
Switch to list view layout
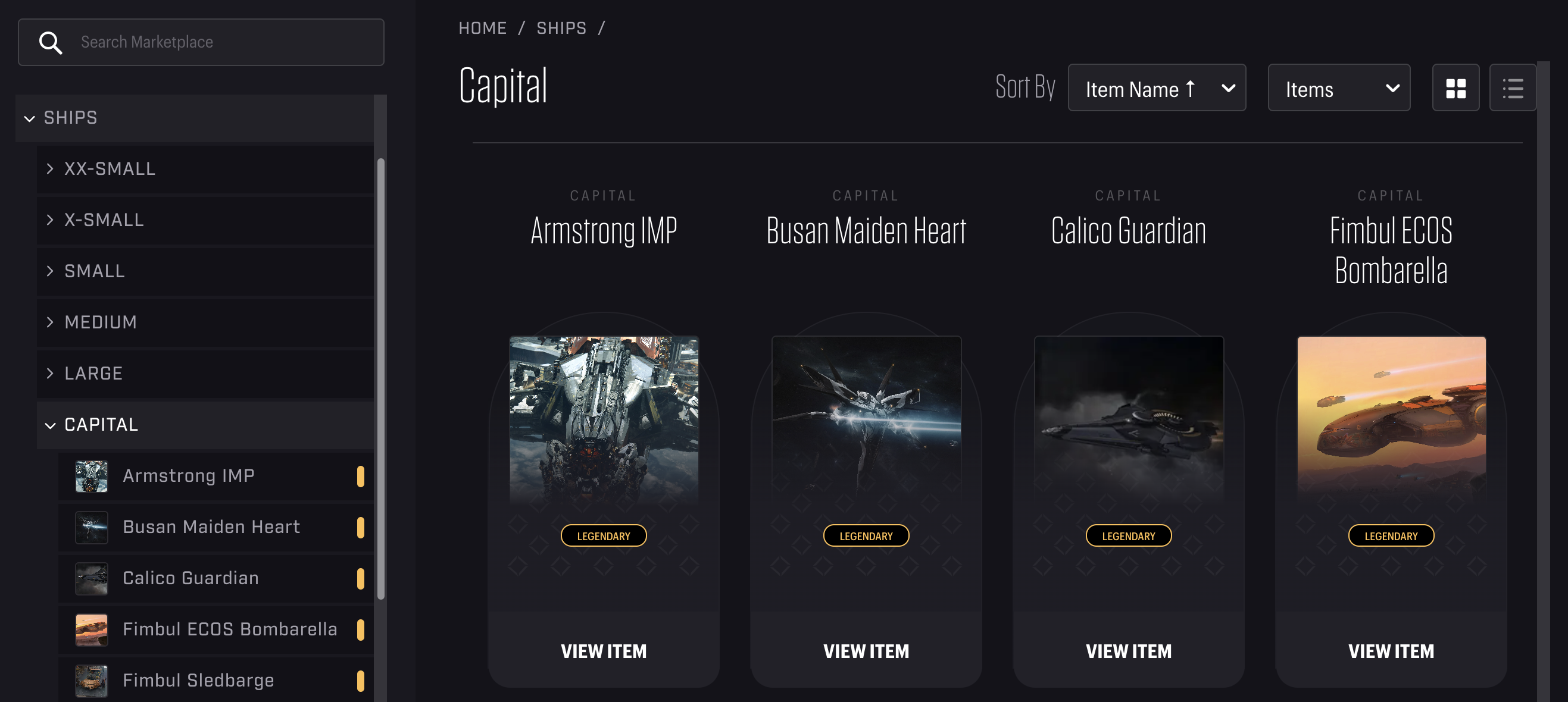point(1512,88)
